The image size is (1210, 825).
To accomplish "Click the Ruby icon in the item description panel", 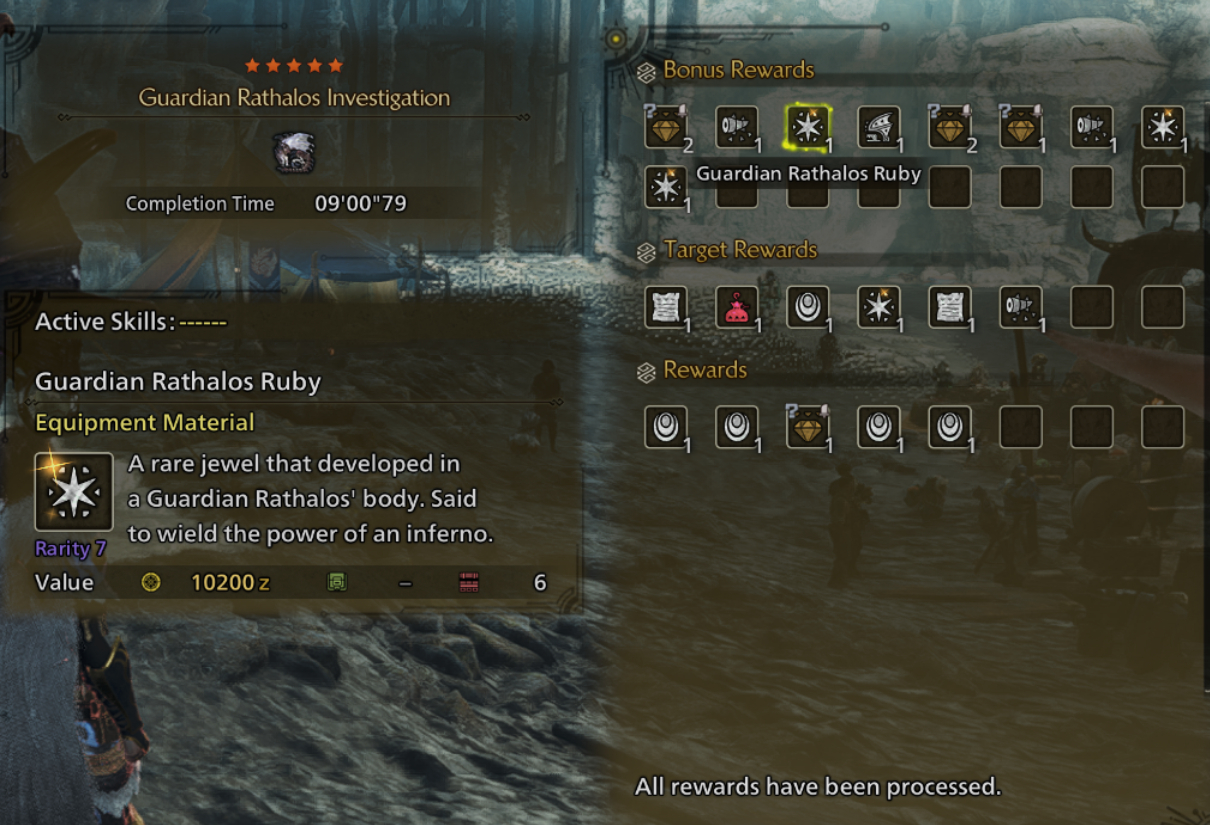I will (74, 492).
